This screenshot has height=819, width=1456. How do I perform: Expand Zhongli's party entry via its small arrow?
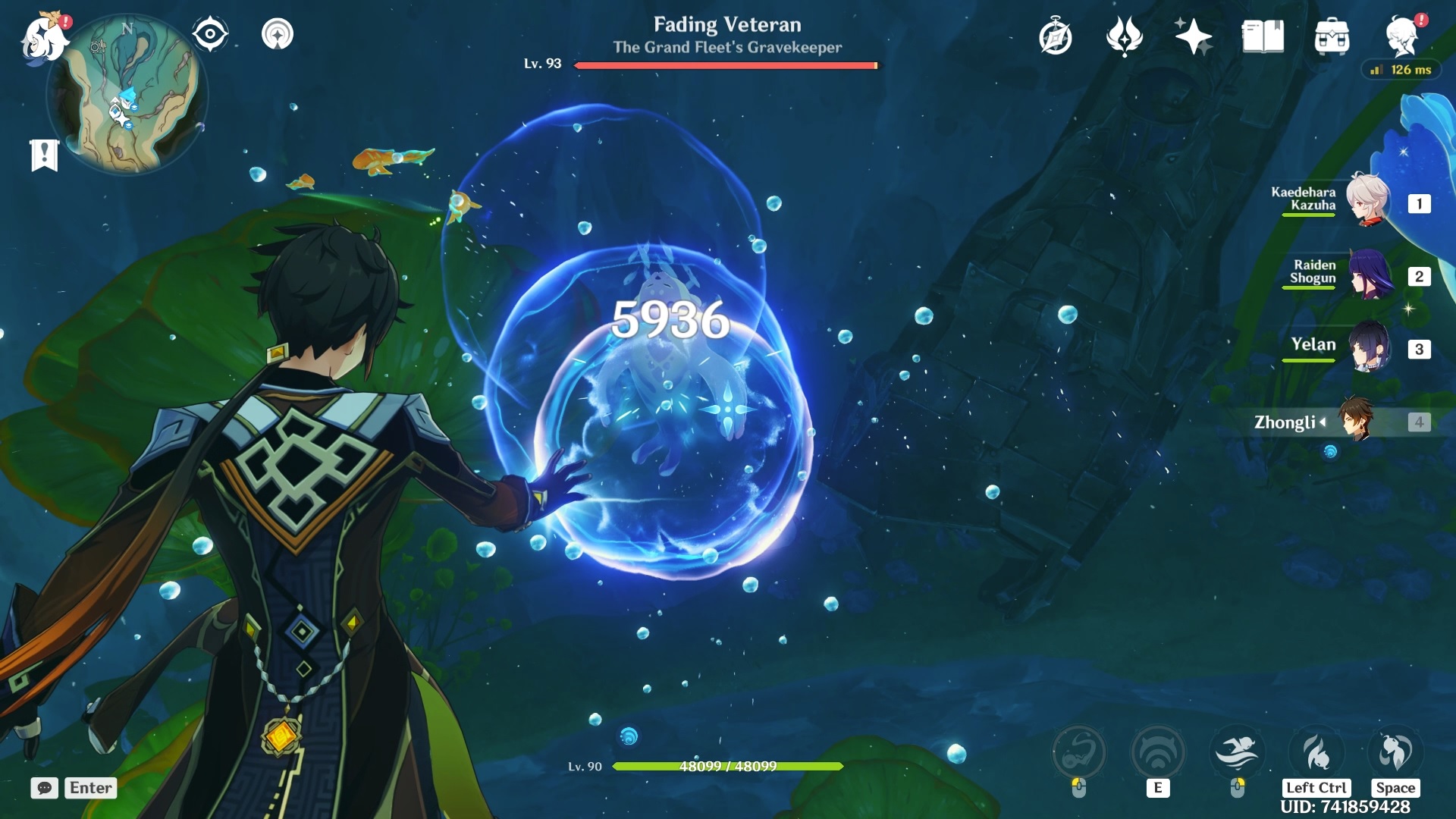click(x=1323, y=423)
